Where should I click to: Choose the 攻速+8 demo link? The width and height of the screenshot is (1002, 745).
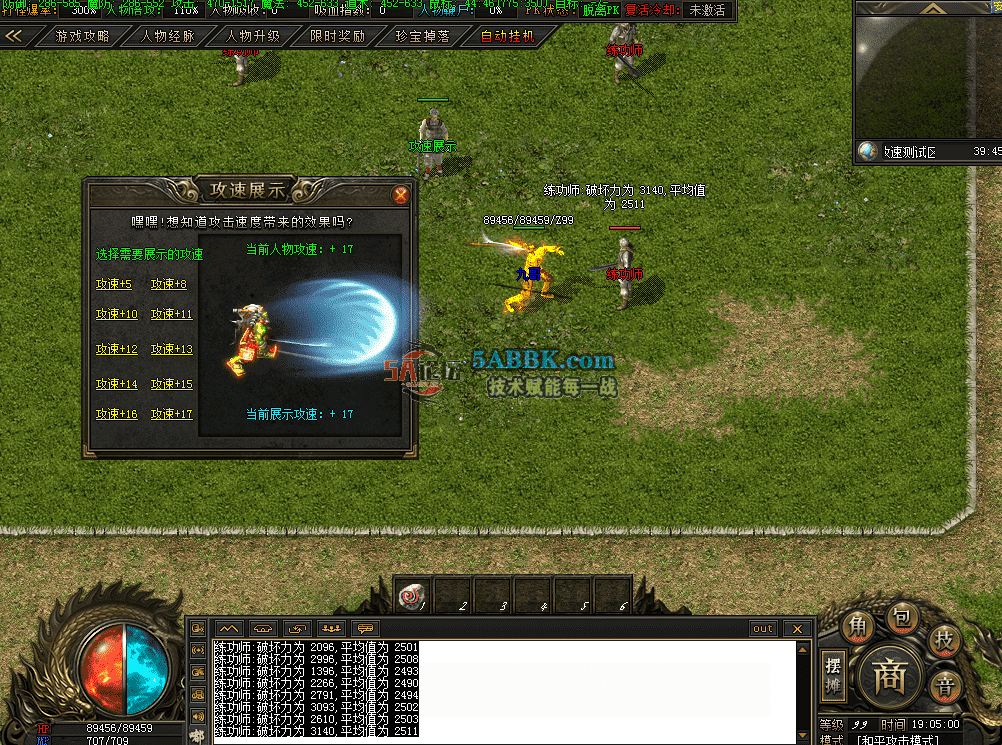point(169,285)
